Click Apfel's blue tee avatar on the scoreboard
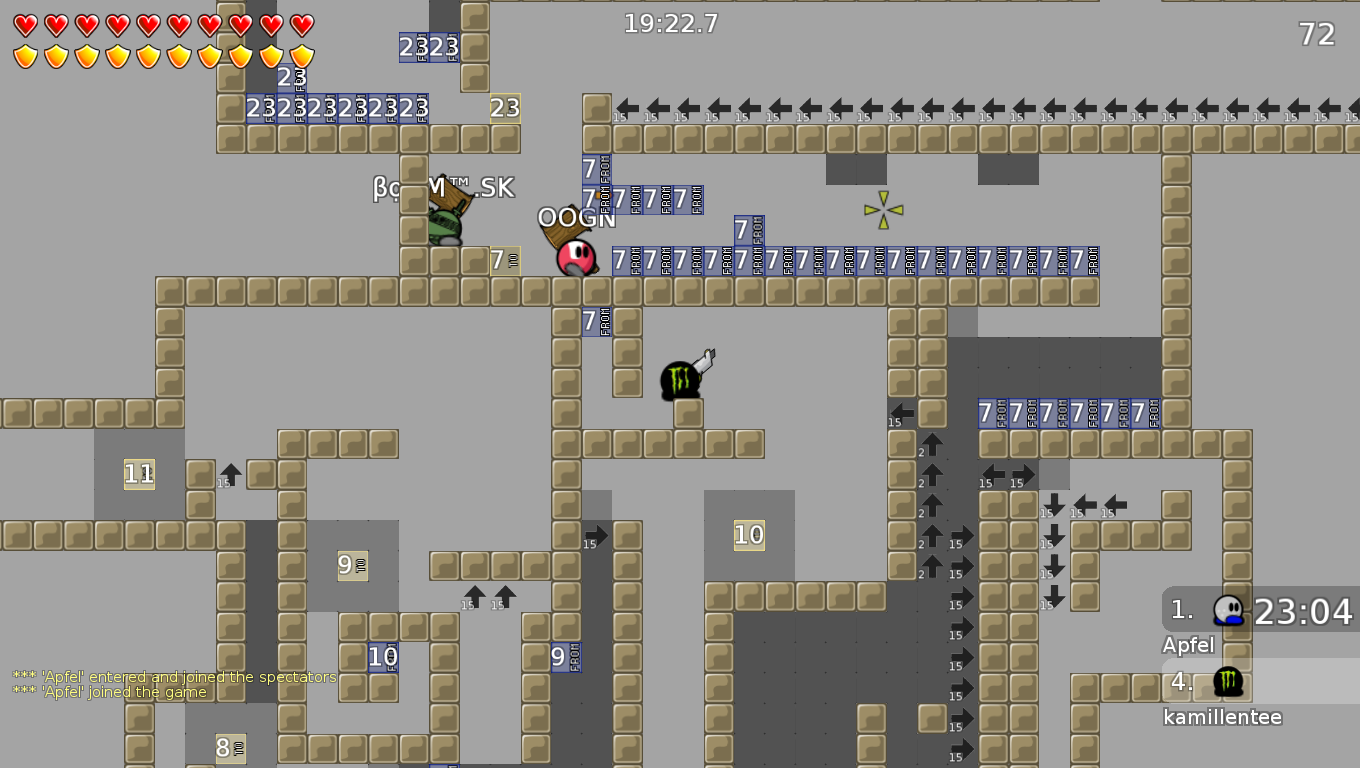 [1229, 608]
